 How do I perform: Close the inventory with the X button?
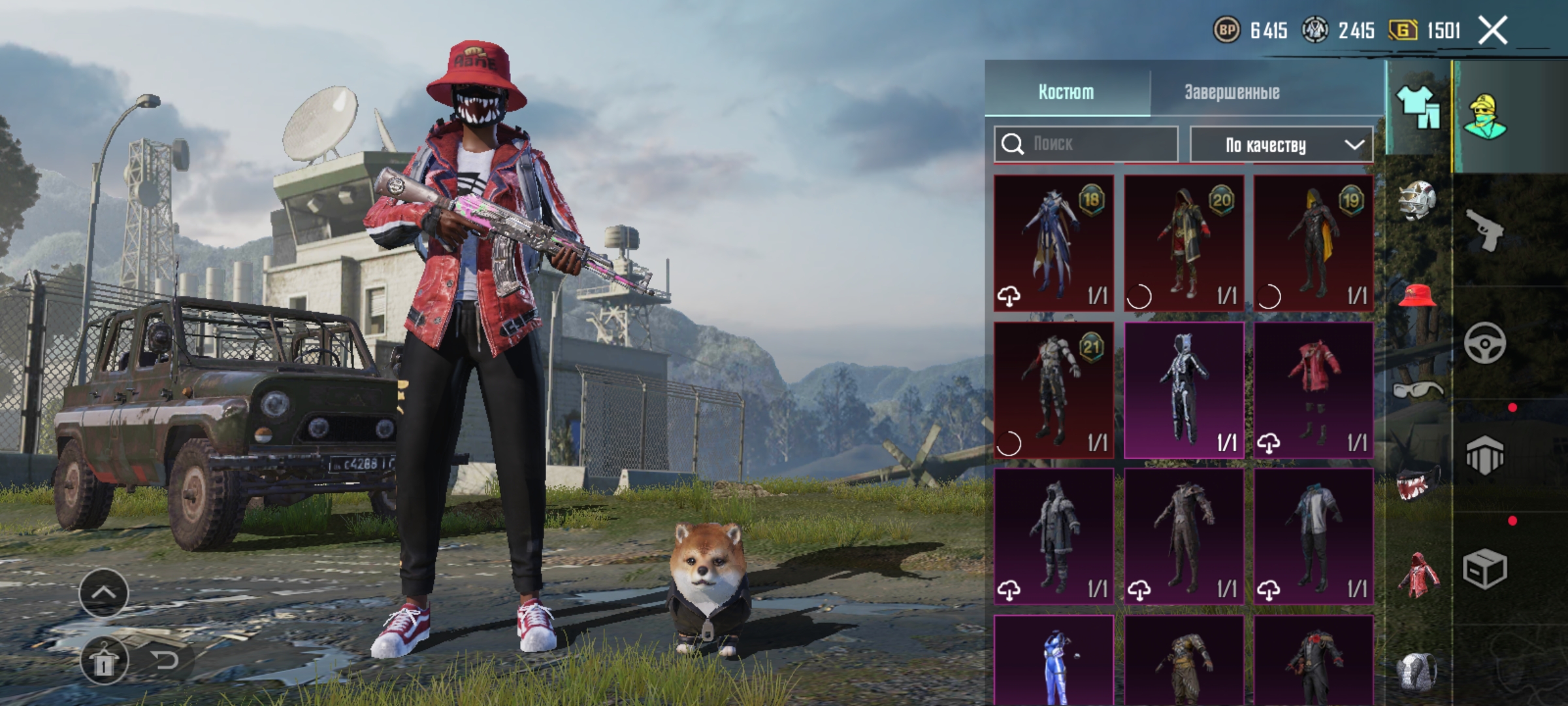click(x=1493, y=31)
